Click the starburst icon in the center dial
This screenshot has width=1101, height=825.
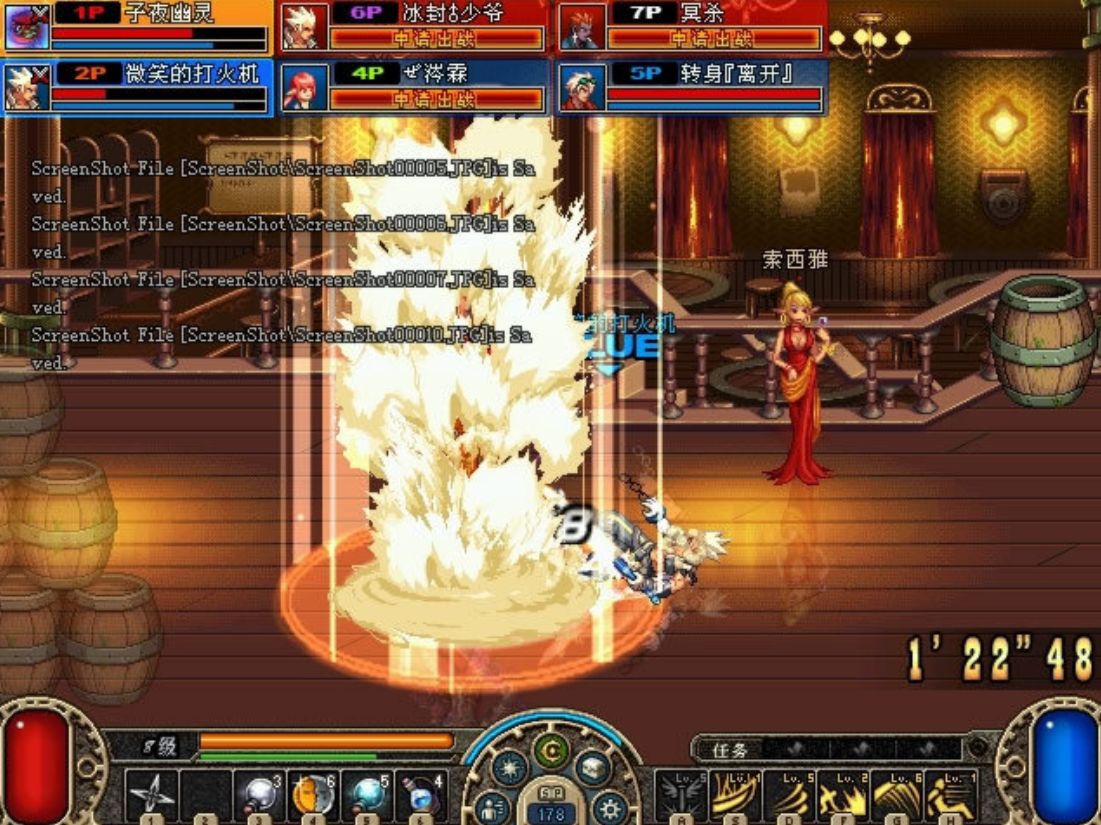tap(508, 767)
